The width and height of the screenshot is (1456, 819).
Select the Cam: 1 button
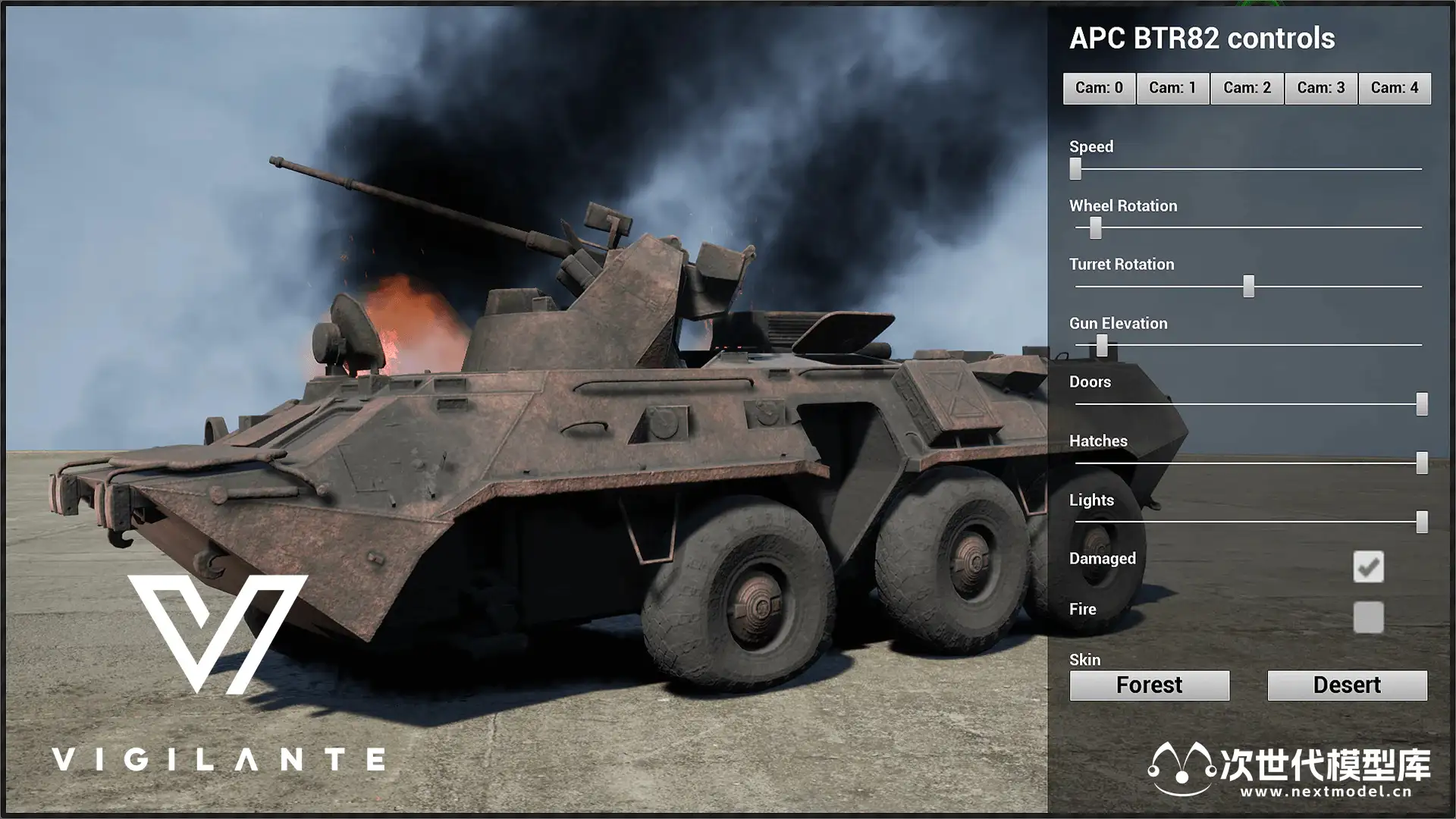(1172, 88)
